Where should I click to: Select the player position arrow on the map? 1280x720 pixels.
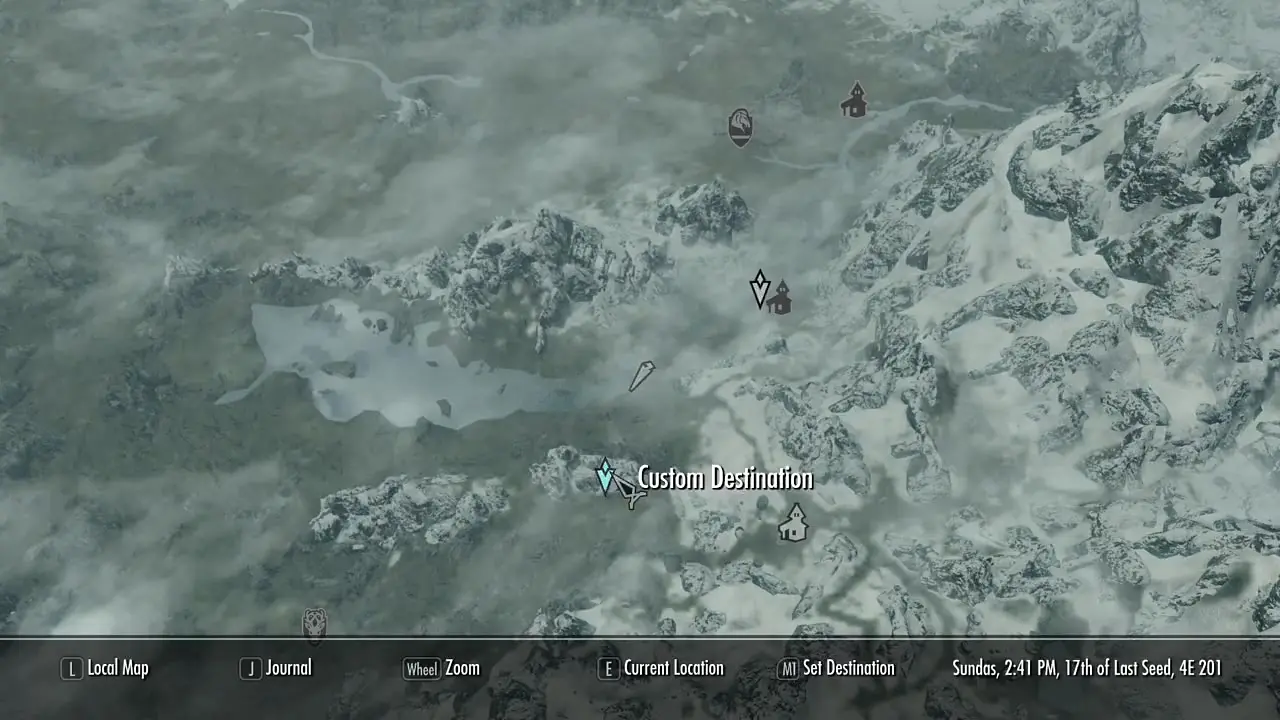[x=641, y=376]
